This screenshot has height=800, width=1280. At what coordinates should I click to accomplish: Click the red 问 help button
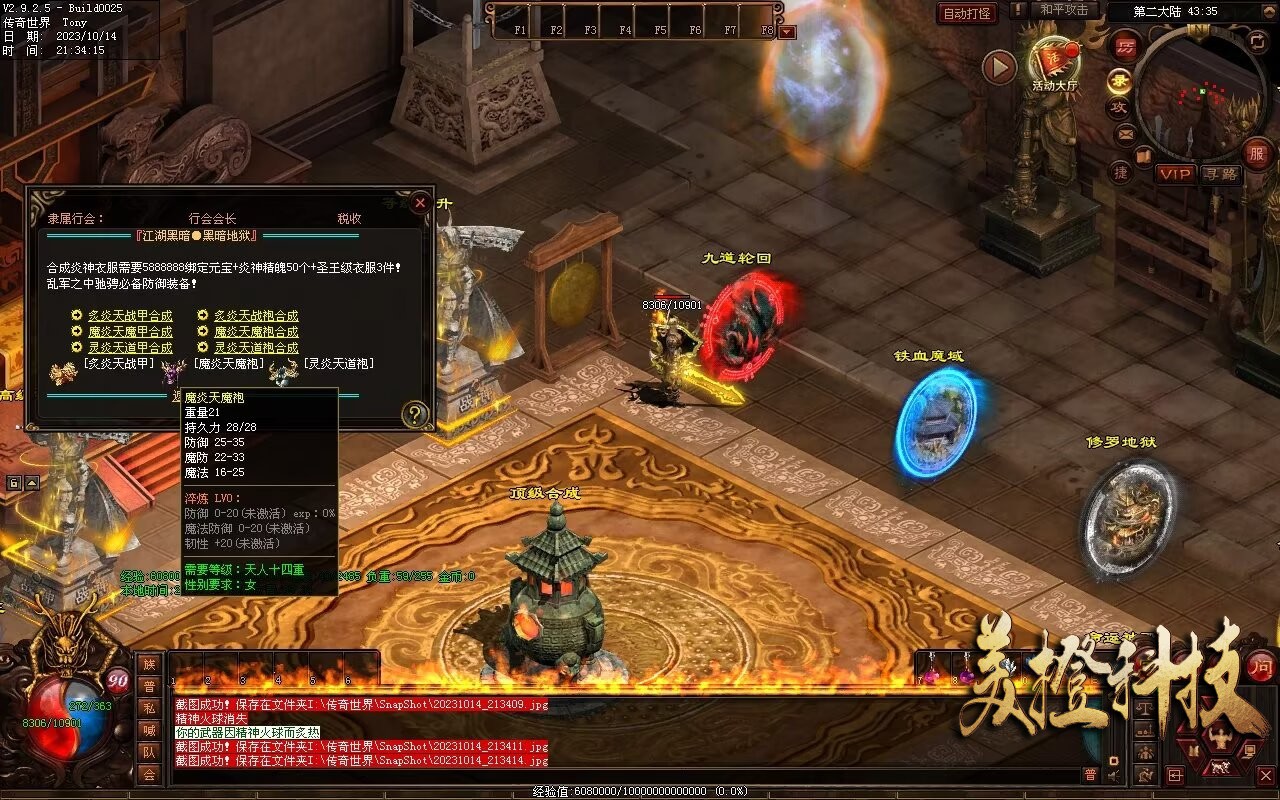(1262, 666)
